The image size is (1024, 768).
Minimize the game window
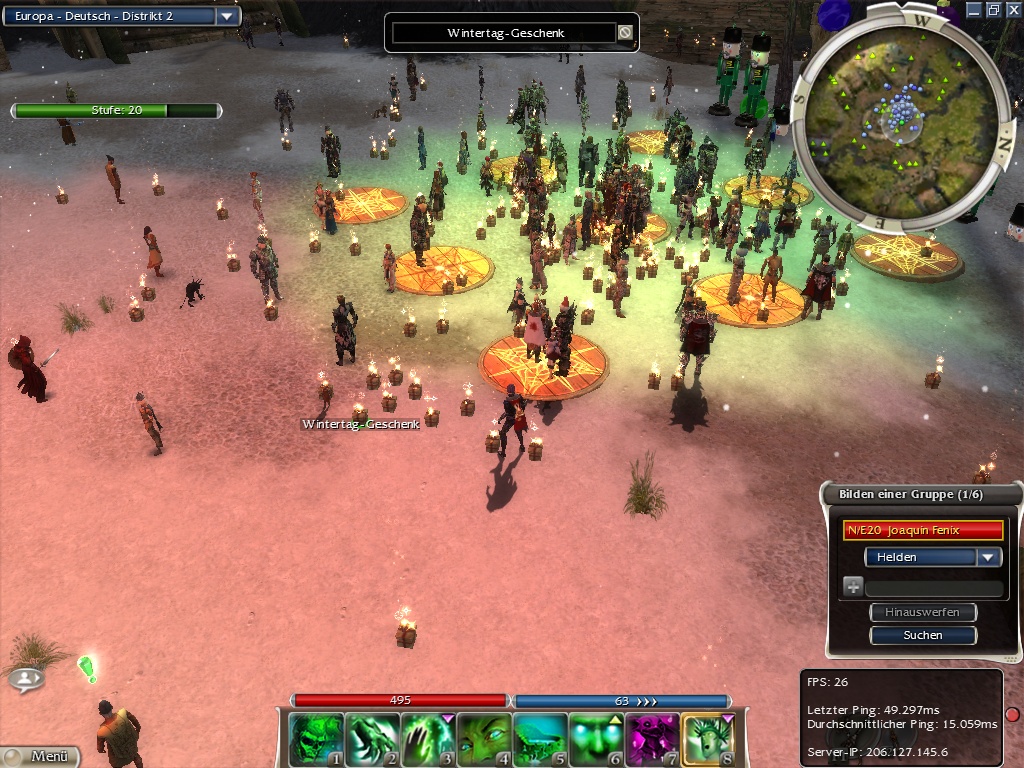coord(974,9)
